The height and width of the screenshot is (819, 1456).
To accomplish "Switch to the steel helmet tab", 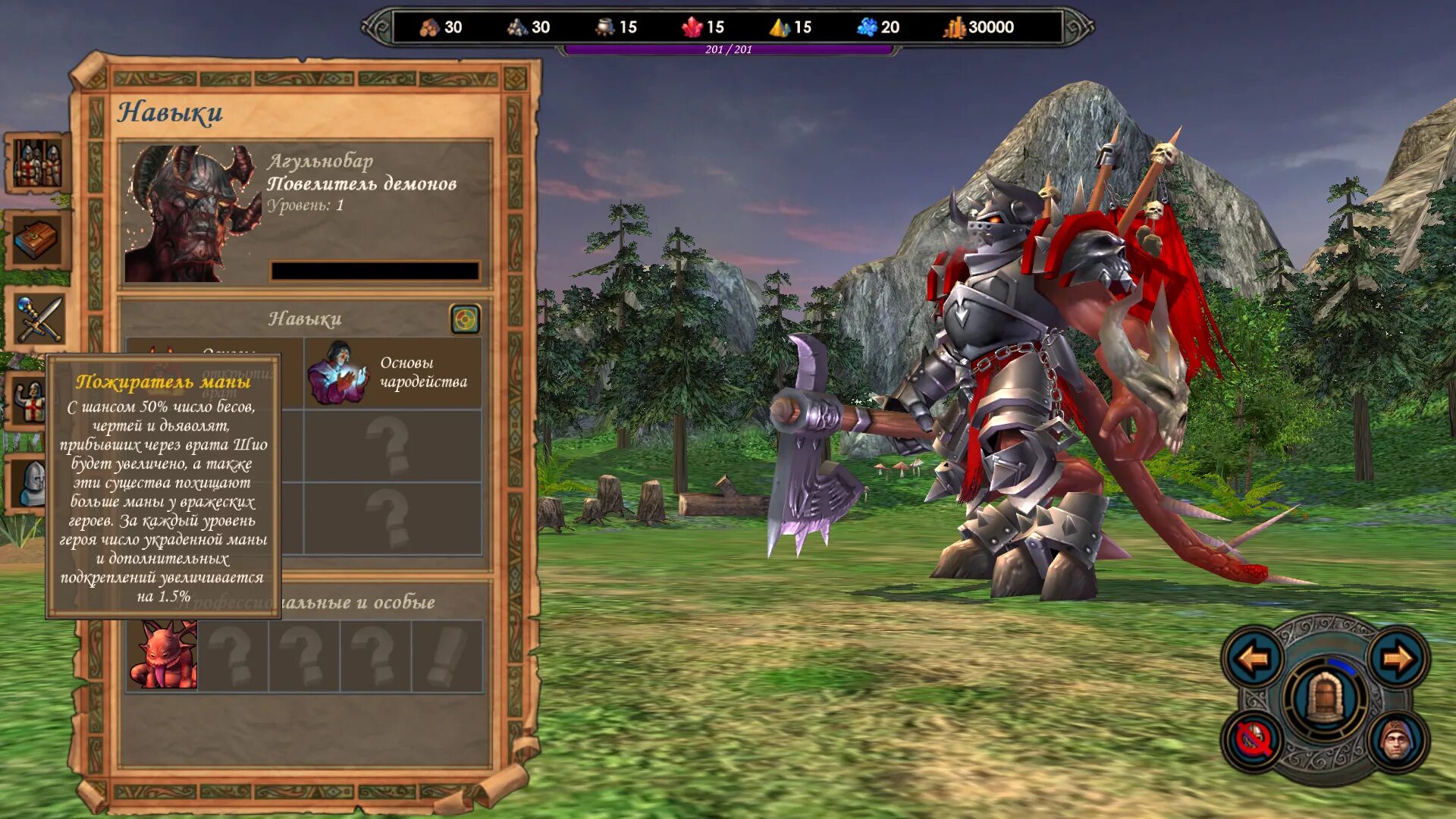I will (30, 484).
